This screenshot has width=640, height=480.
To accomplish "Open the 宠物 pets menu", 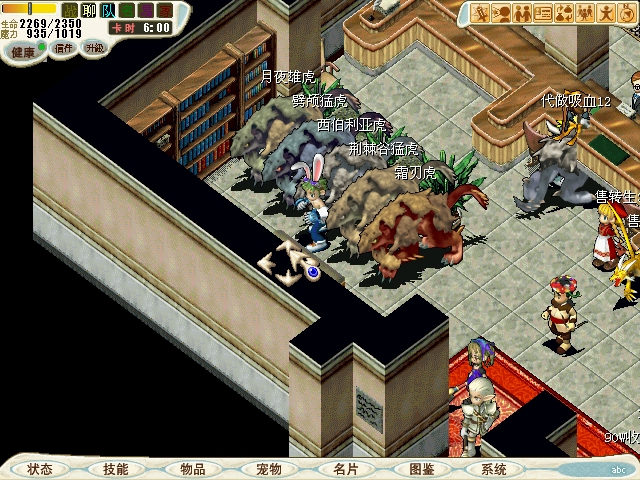I will point(268,469).
